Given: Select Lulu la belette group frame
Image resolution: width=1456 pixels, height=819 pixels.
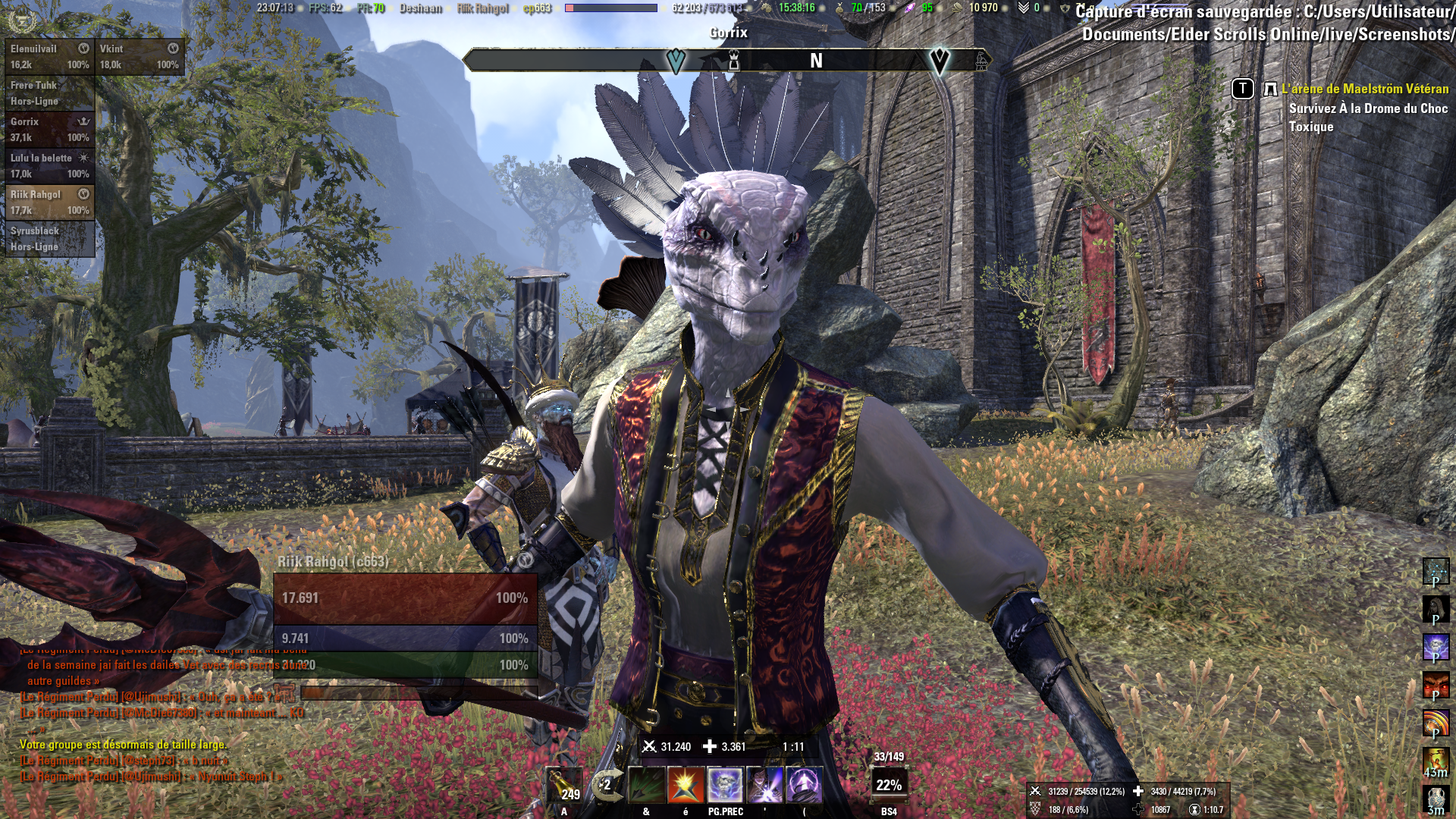Looking at the screenshot, I should point(50,165).
